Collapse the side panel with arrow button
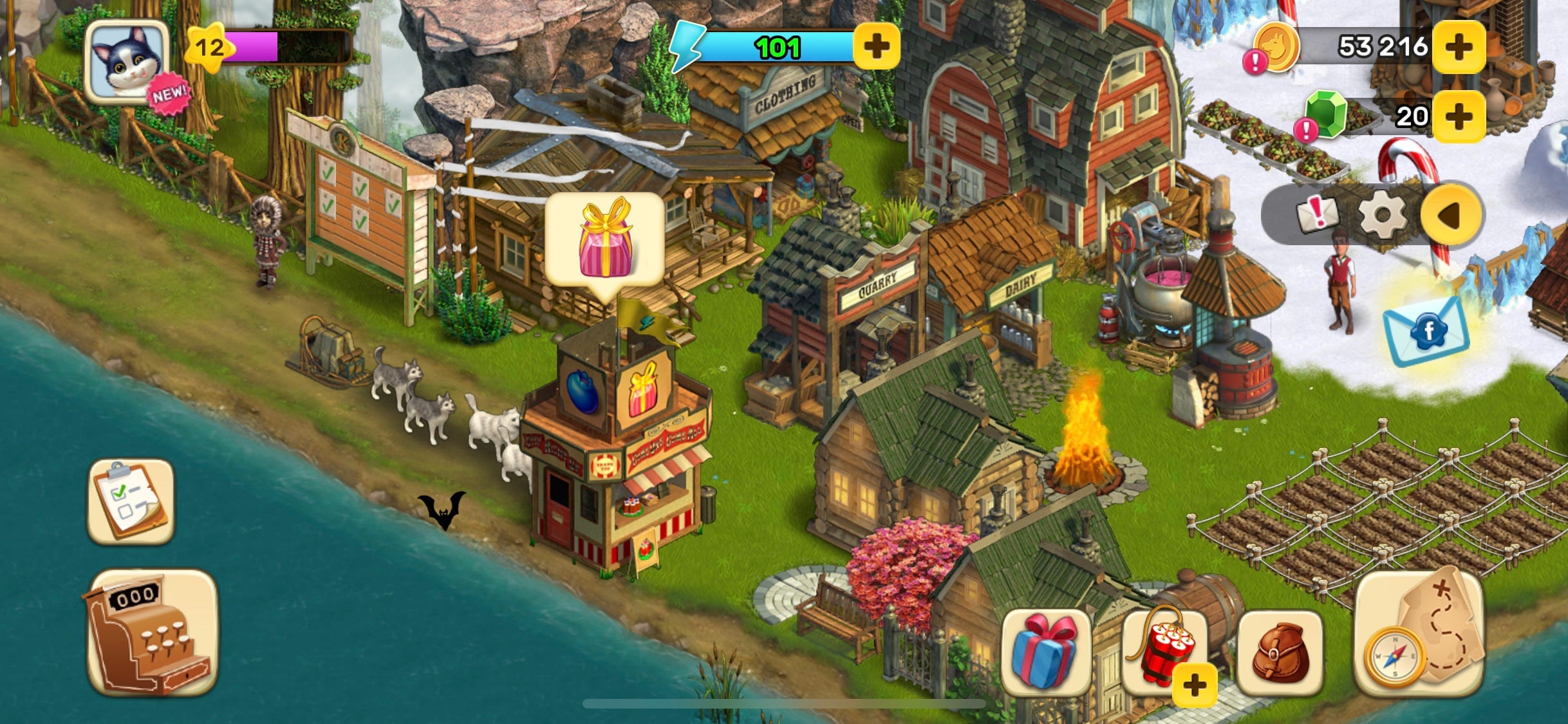The height and width of the screenshot is (724, 1568). [x=1452, y=214]
